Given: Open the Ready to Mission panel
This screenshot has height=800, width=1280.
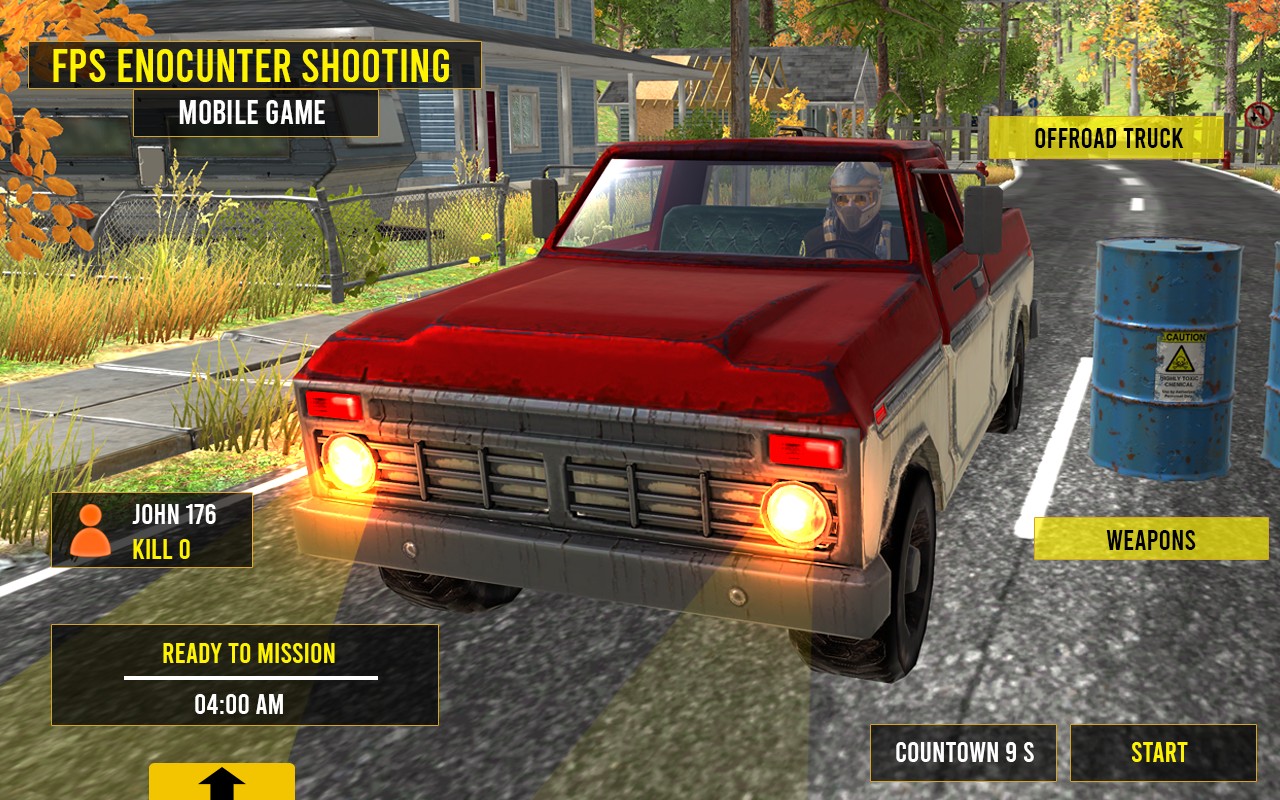Looking at the screenshot, I should 245,675.
